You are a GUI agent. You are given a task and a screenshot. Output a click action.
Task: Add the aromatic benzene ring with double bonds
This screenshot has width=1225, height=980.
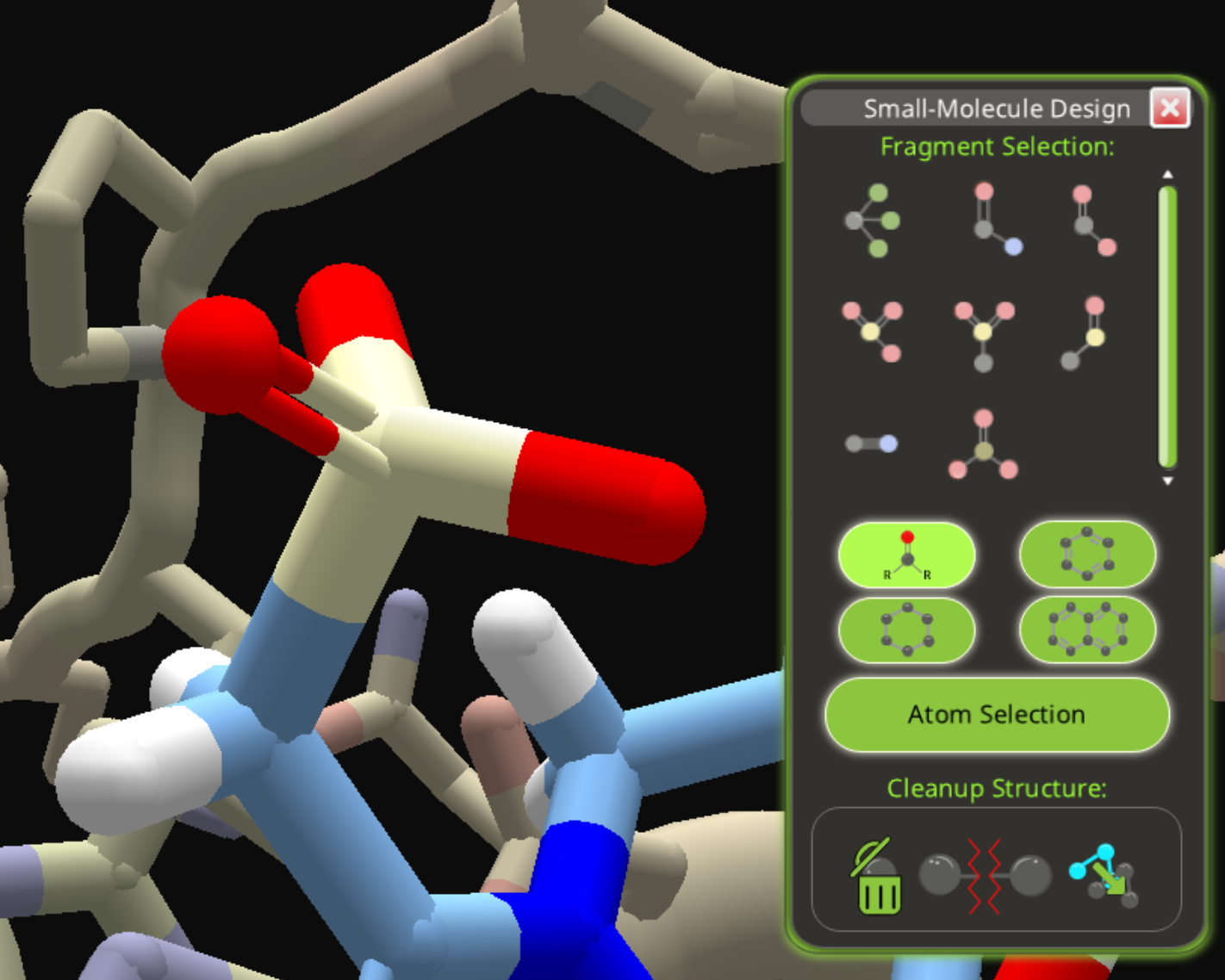pos(1087,555)
